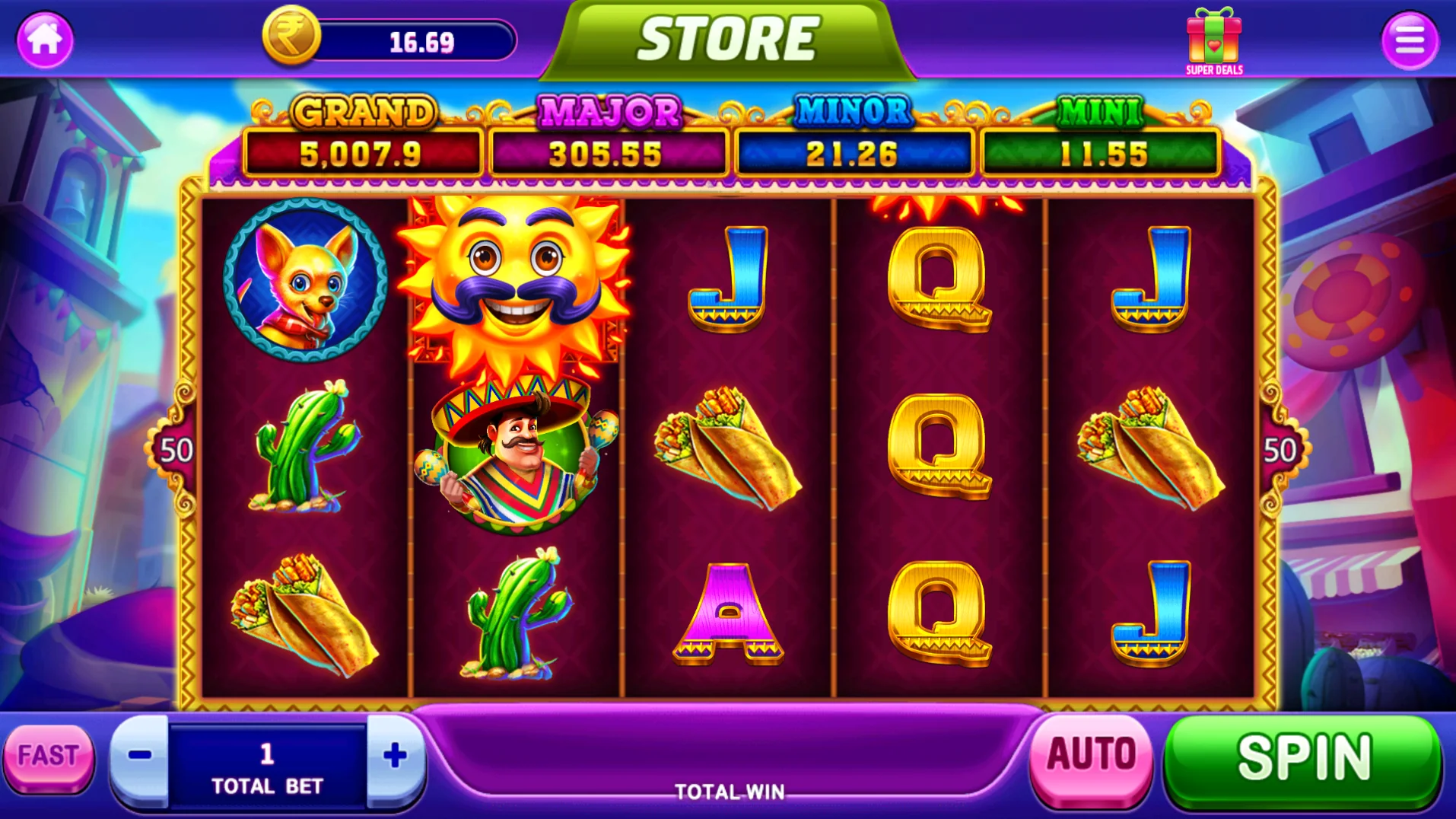The height and width of the screenshot is (819, 1456).
Task: Enable AUTO spin mode
Action: tap(1091, 755)
